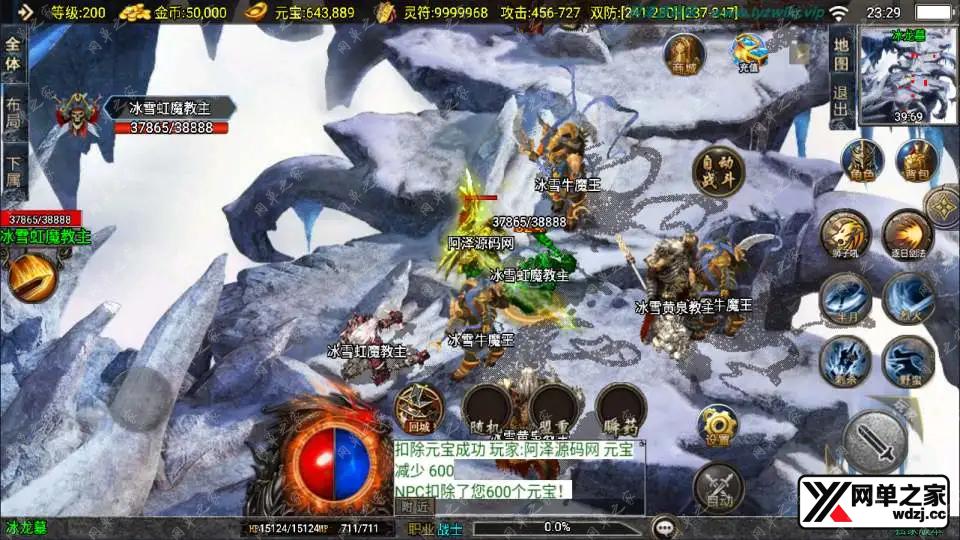Use the 烈火 skill icon
Screen dimensions: 960x540
coord(906,296)
